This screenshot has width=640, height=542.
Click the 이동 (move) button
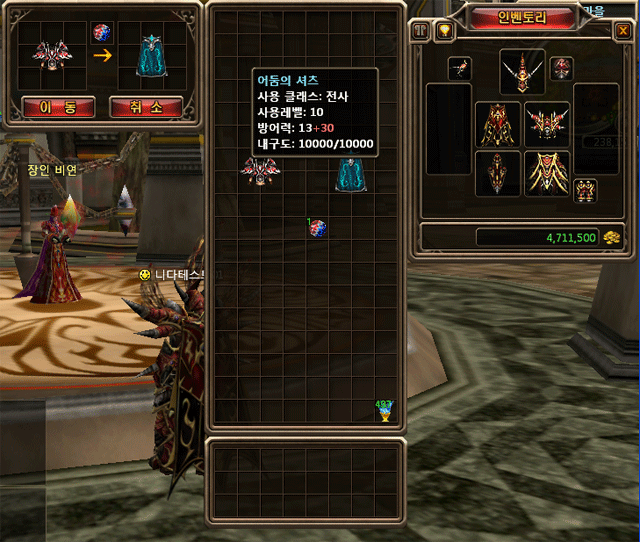click(44, 106)
